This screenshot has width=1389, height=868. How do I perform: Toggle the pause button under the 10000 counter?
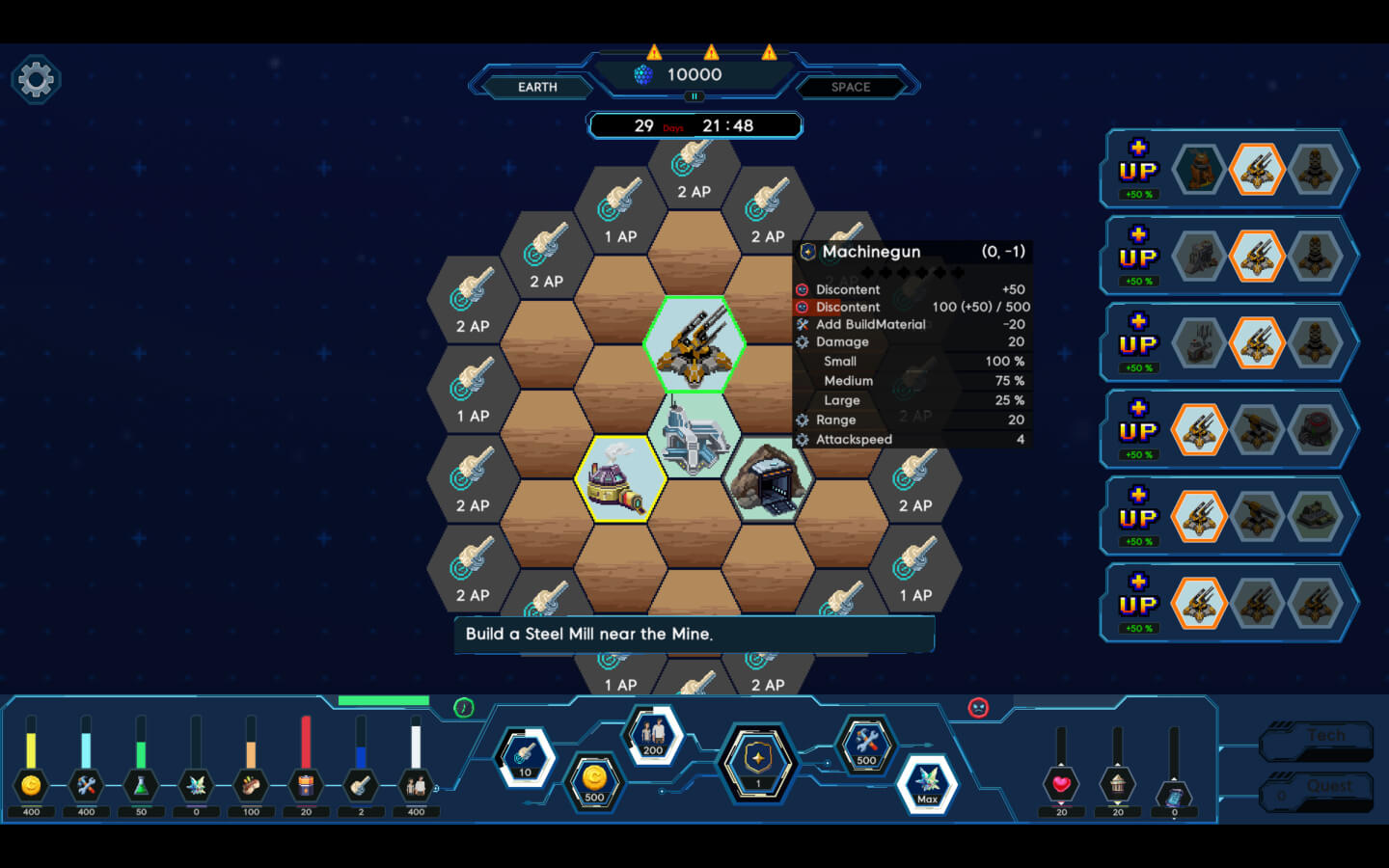[694, 96]
